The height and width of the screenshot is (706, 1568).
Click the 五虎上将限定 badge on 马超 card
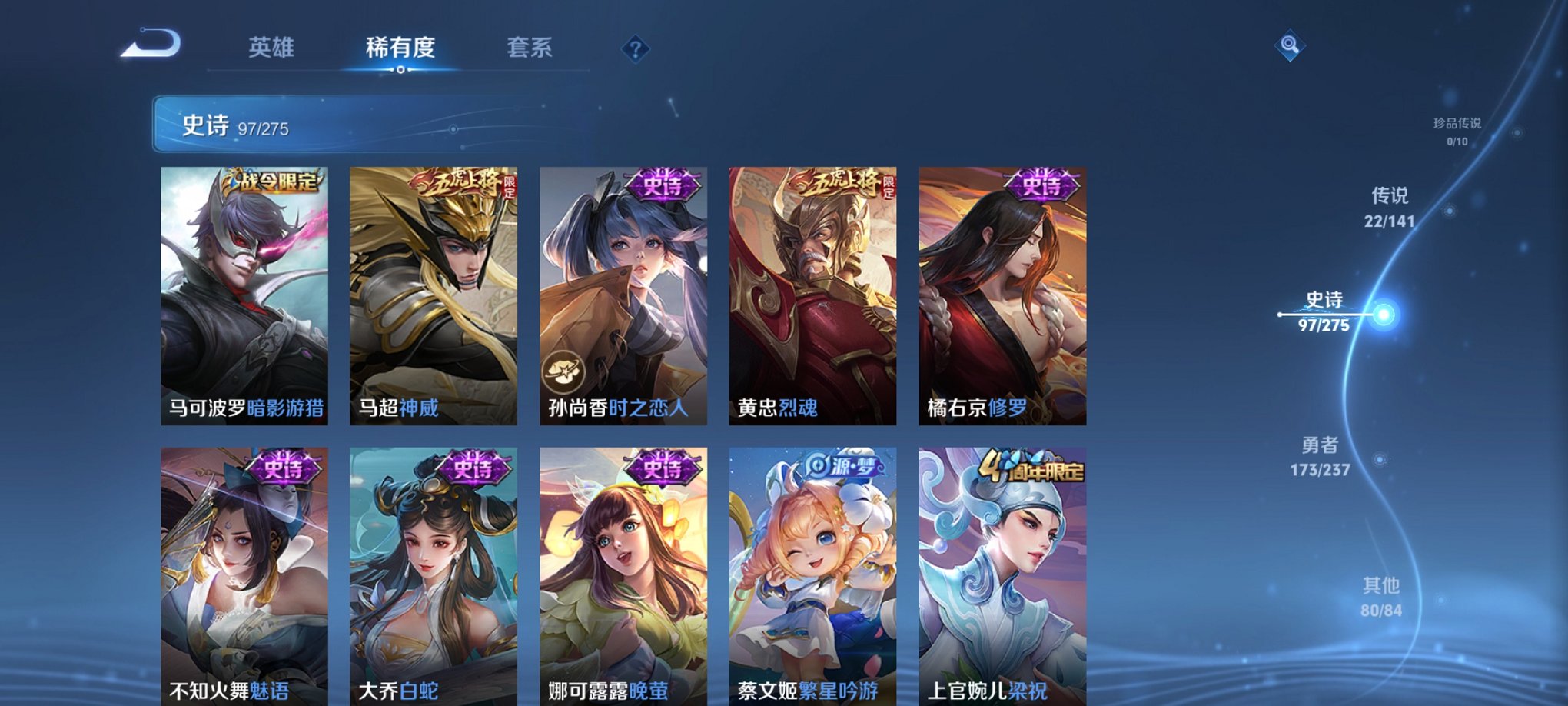[462, 183]
